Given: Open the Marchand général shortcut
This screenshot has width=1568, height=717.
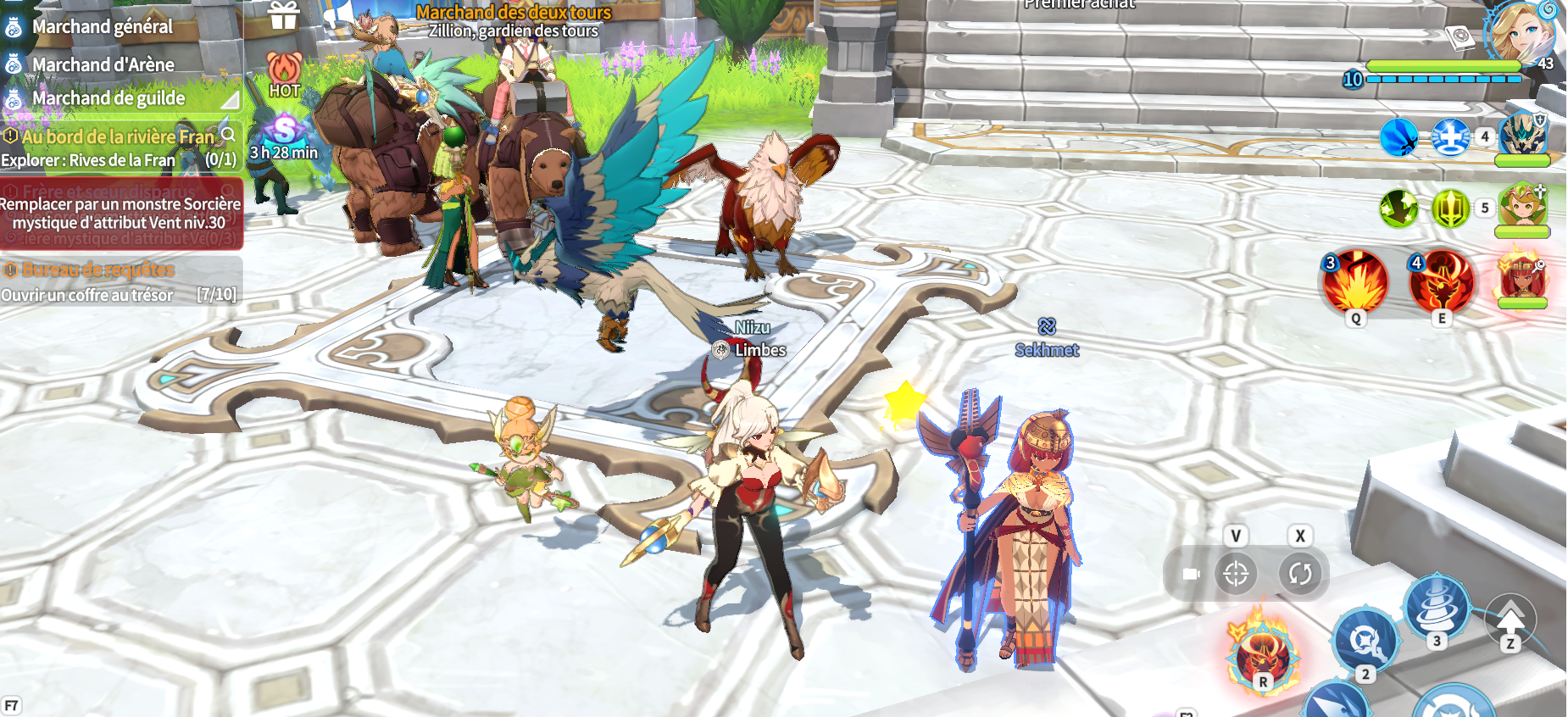Looking at the screenshot, I should pyautogui.click(x=102, y=27).
